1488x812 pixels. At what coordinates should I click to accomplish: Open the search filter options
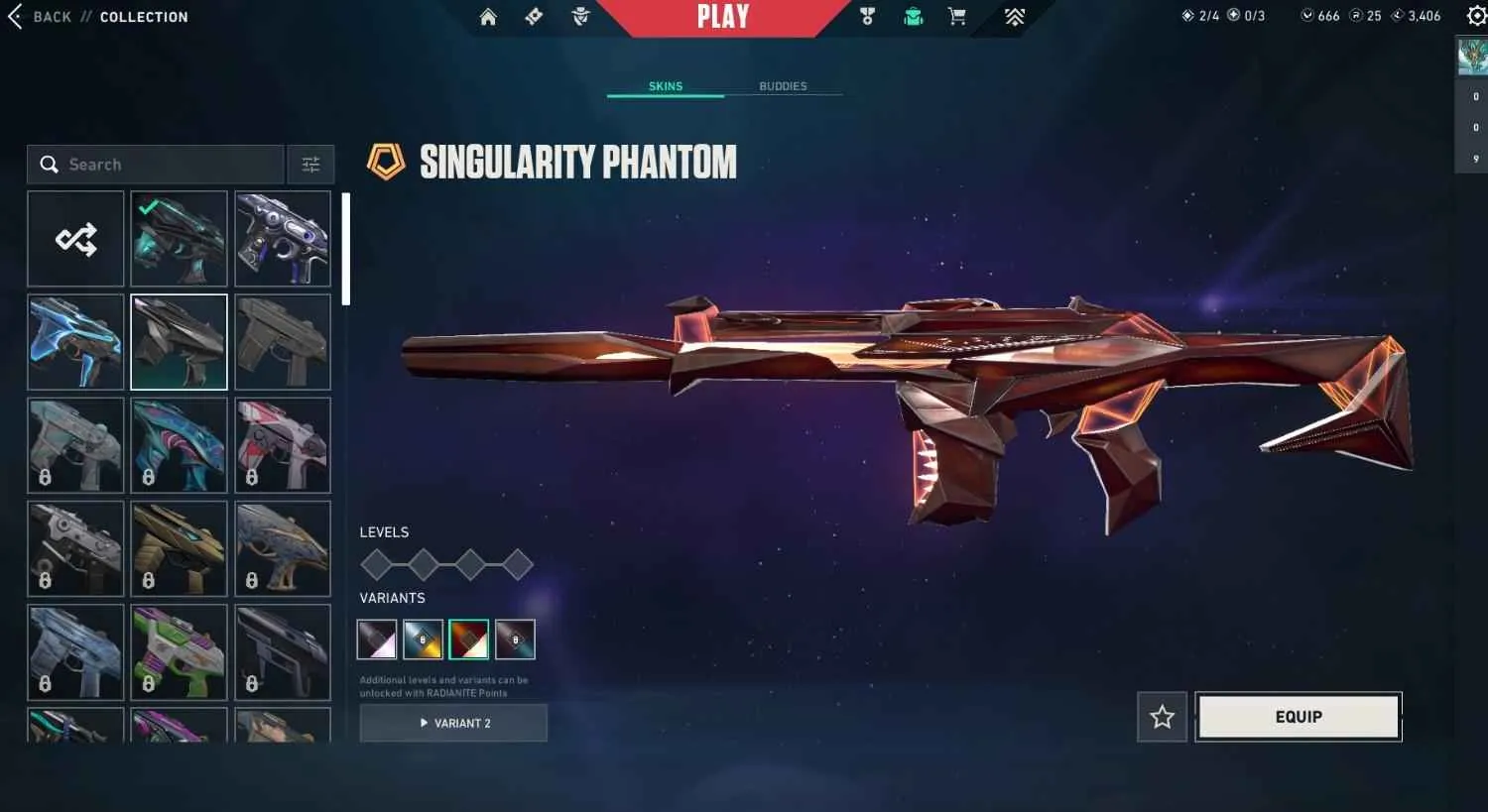pyautogui.click(x=310, y=165)
